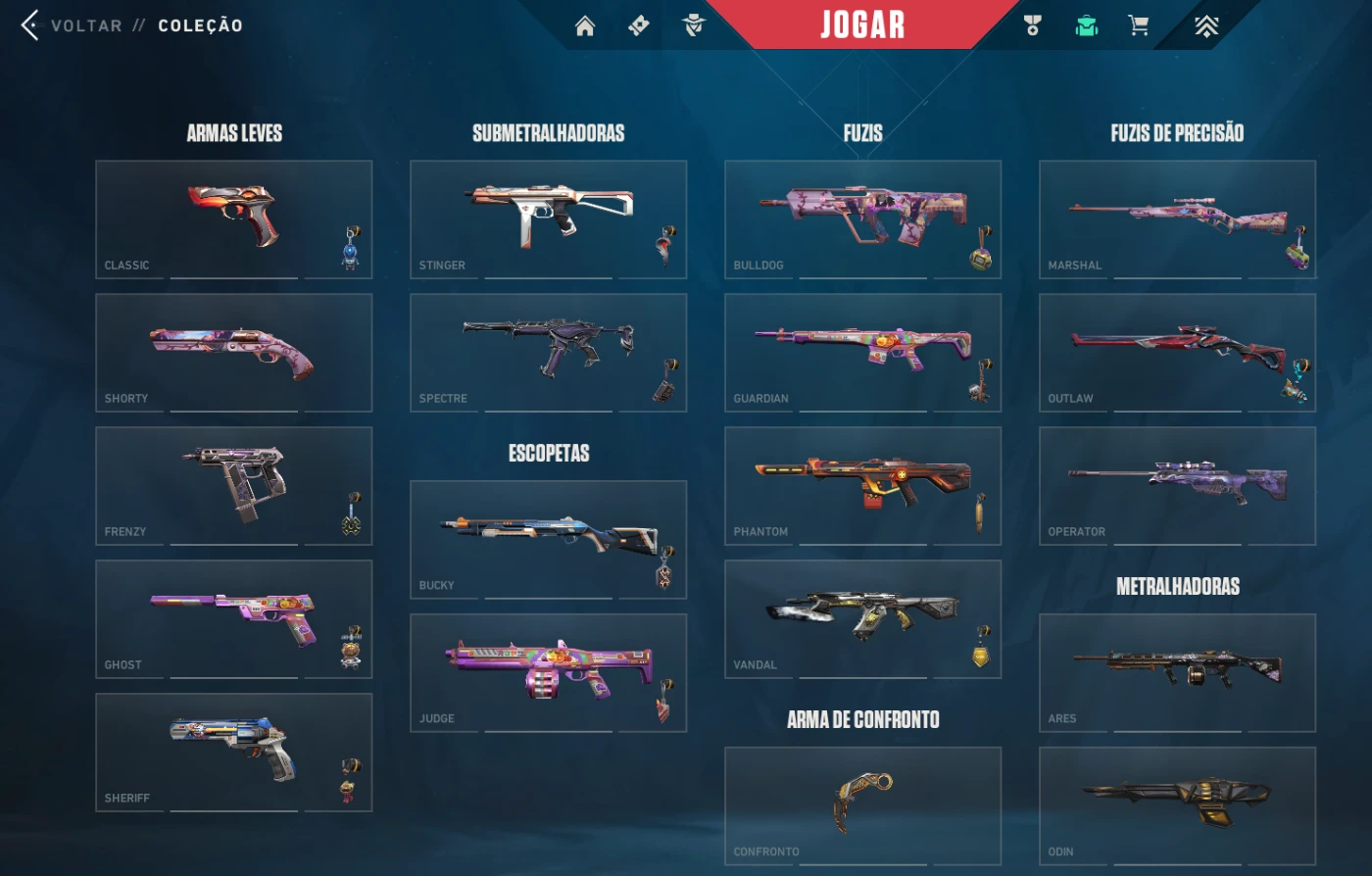1372x876 pixels.
Task: Select the Confronto melee knife tile
Action: tap(862, 805)
